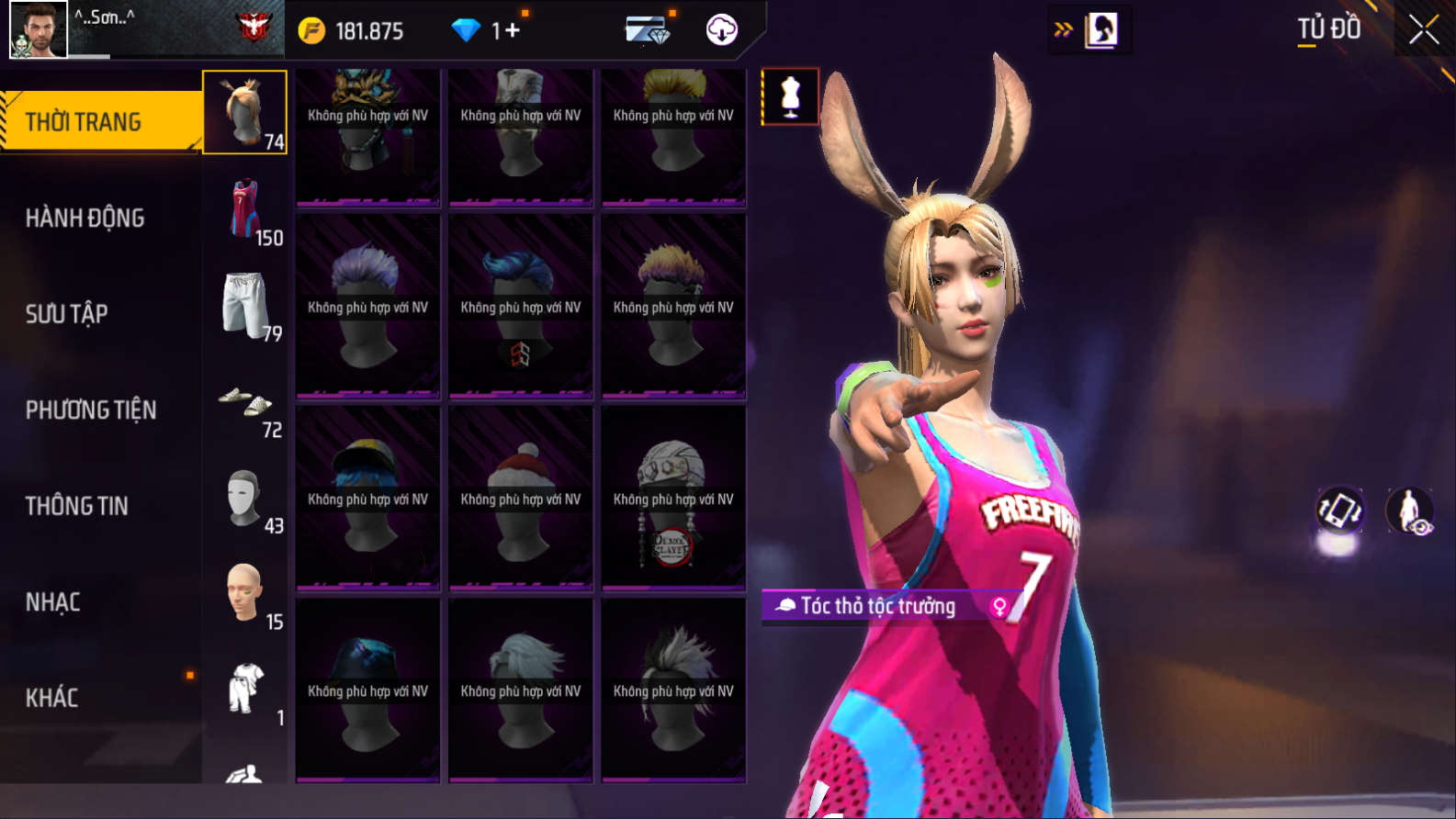Select the sandals shoes subcategory
The image size is (1456, 819).
[x=245, y=402]
